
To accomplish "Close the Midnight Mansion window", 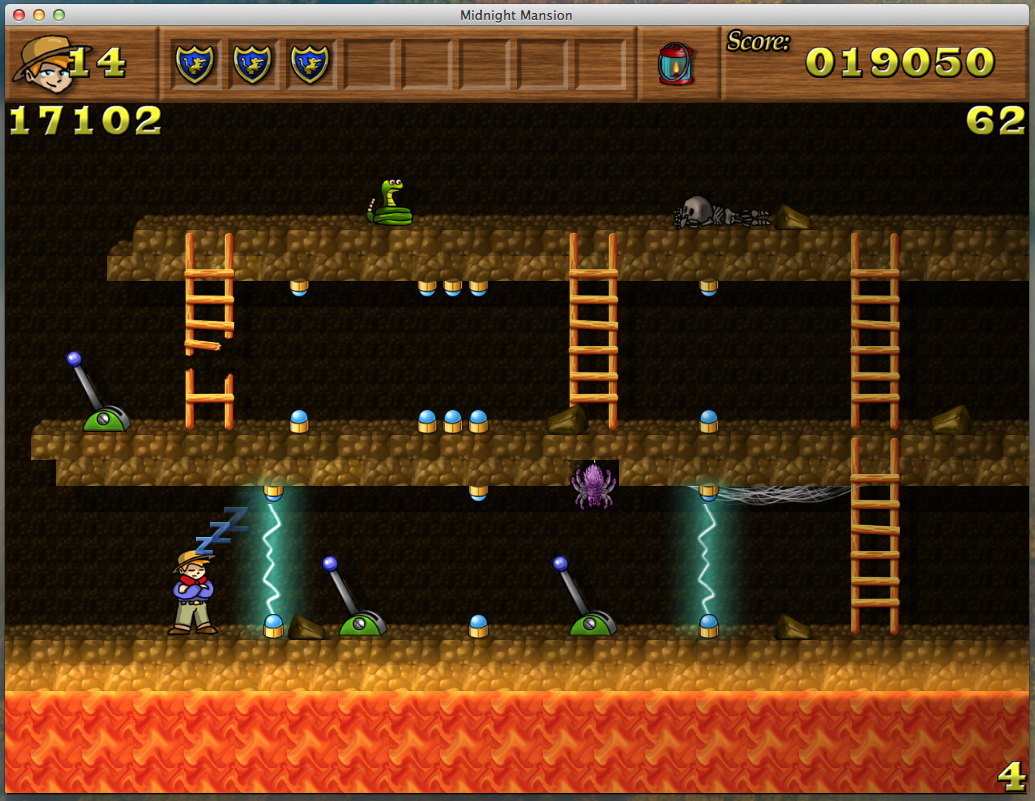I will (19, 15).
